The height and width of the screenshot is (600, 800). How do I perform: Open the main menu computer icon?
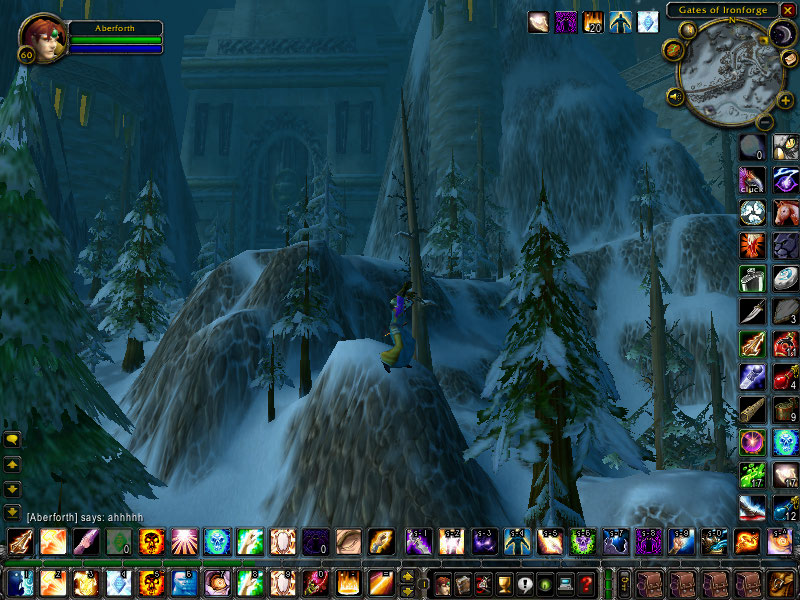click(567, 583)
